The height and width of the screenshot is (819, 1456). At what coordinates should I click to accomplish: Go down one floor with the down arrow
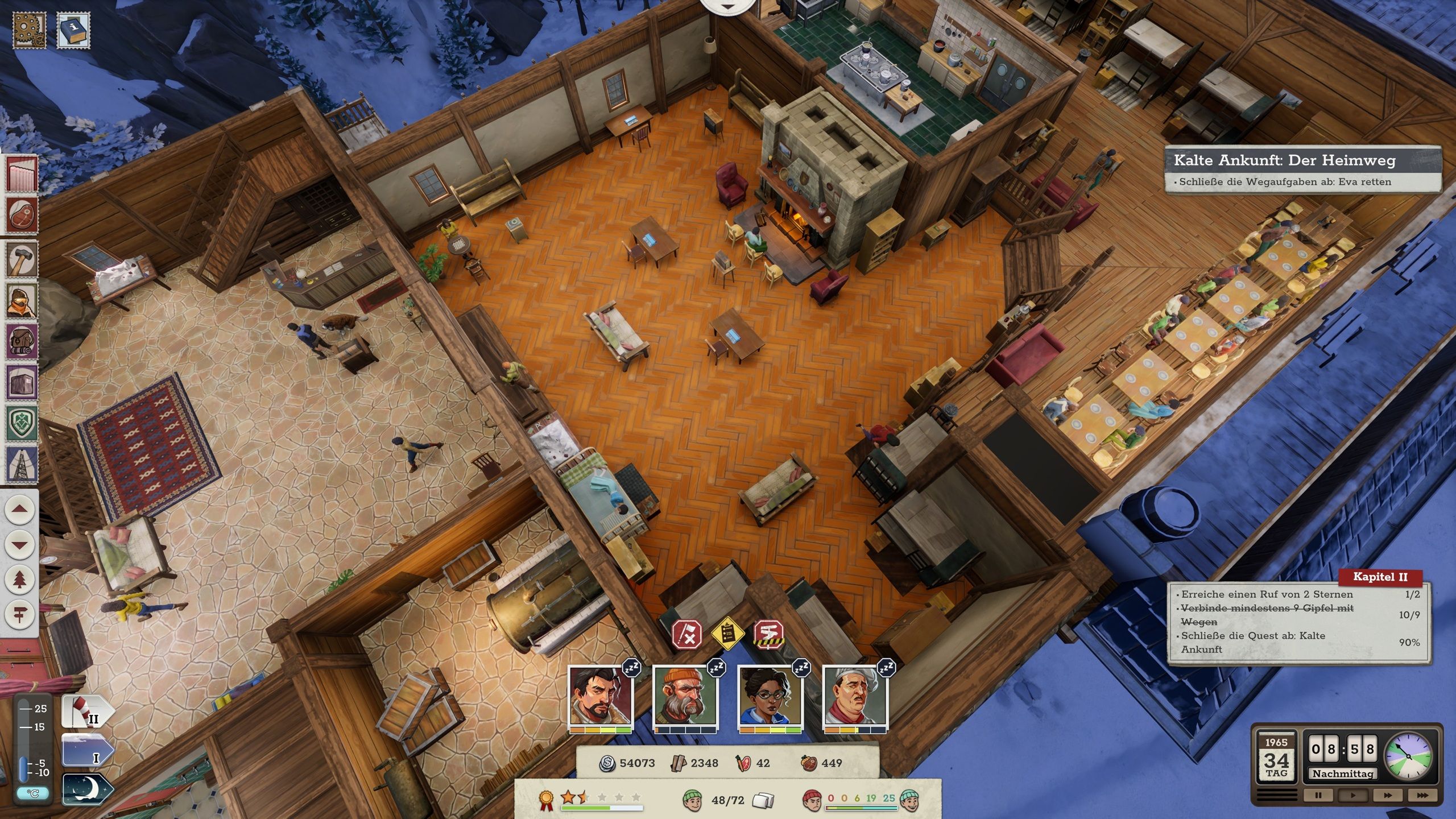20,544
